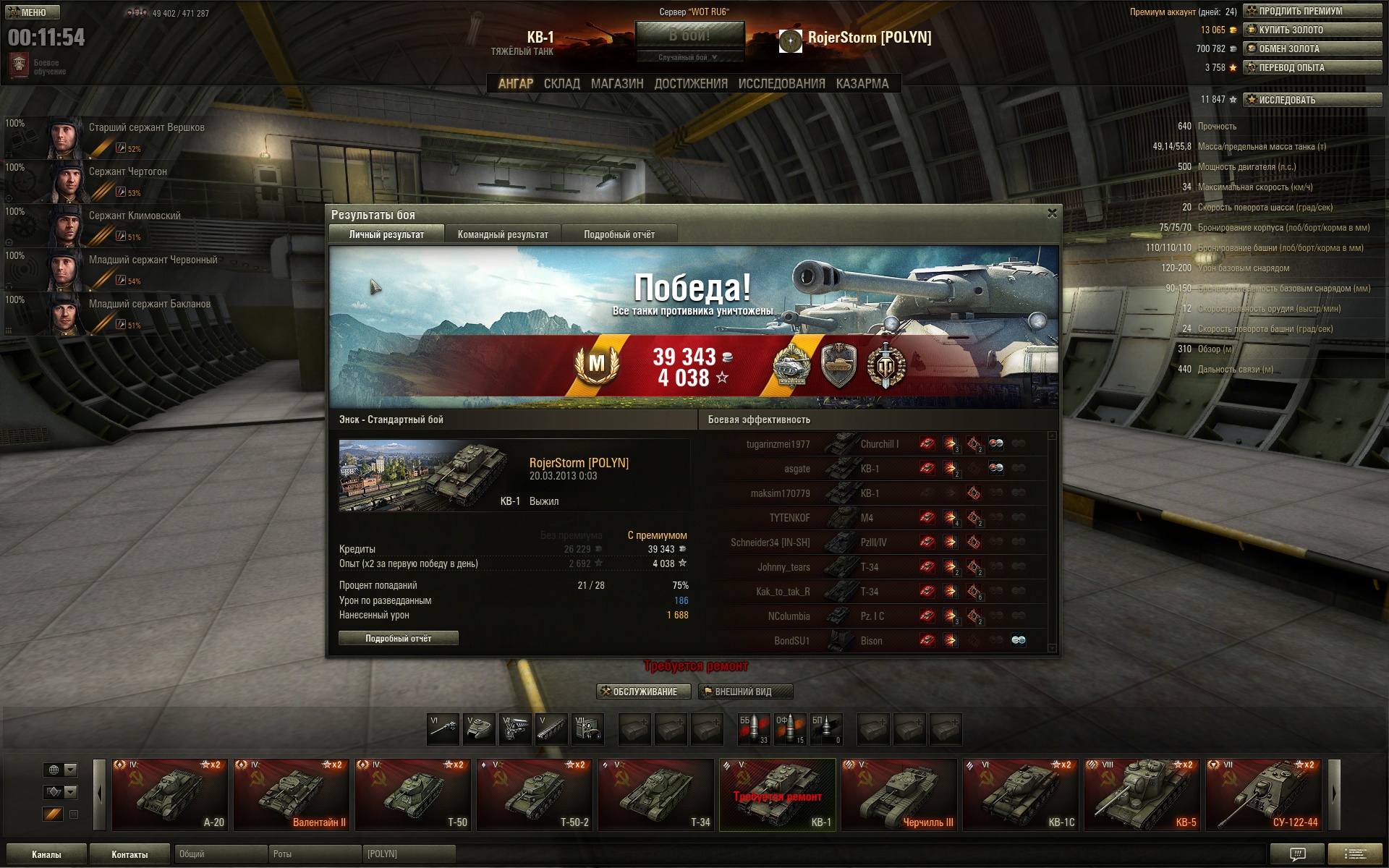Switch to the Командный результат tab
1389x868 pixels.
[x=503, y=234]
